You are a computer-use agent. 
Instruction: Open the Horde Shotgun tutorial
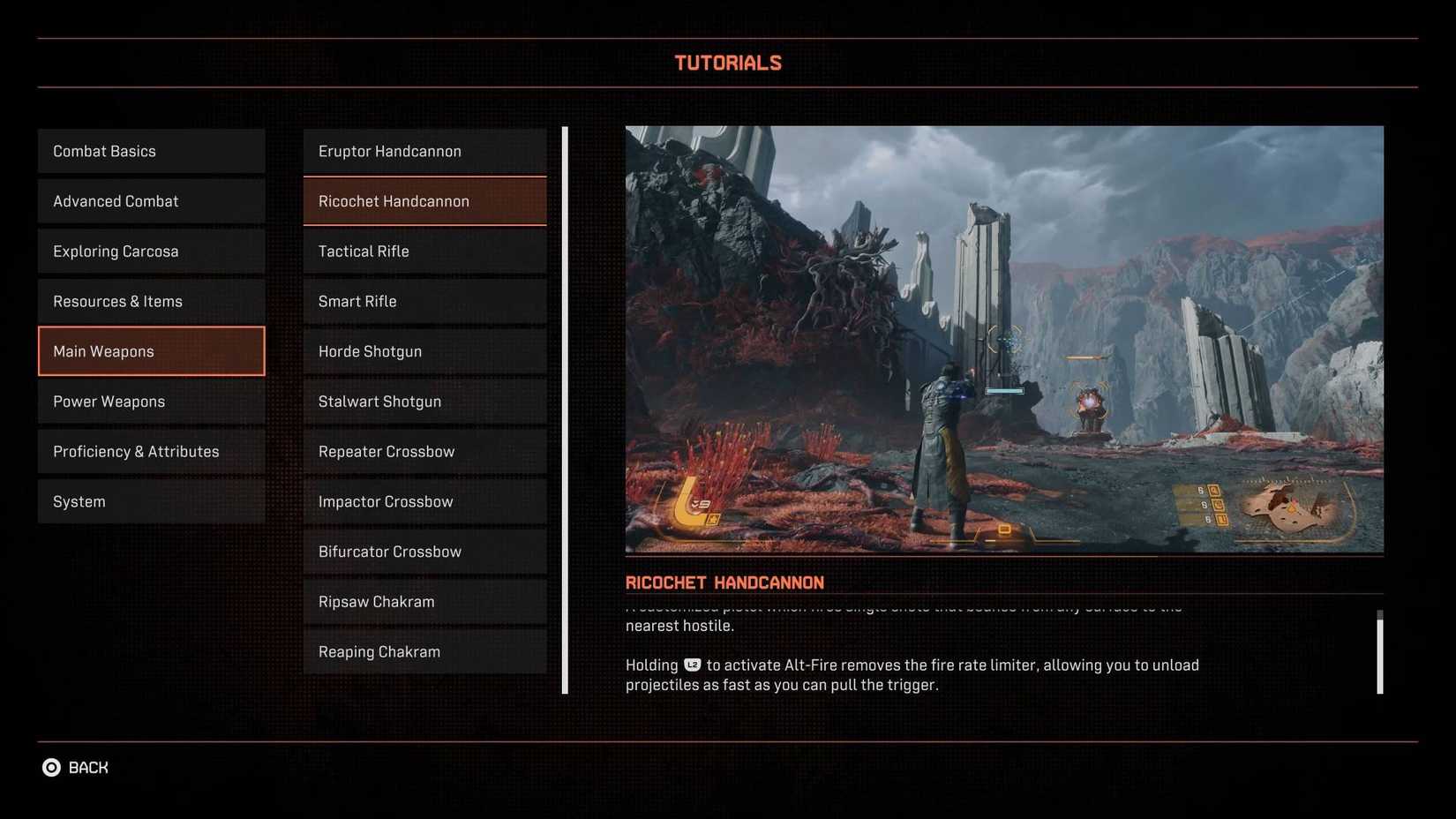point(424,350)
